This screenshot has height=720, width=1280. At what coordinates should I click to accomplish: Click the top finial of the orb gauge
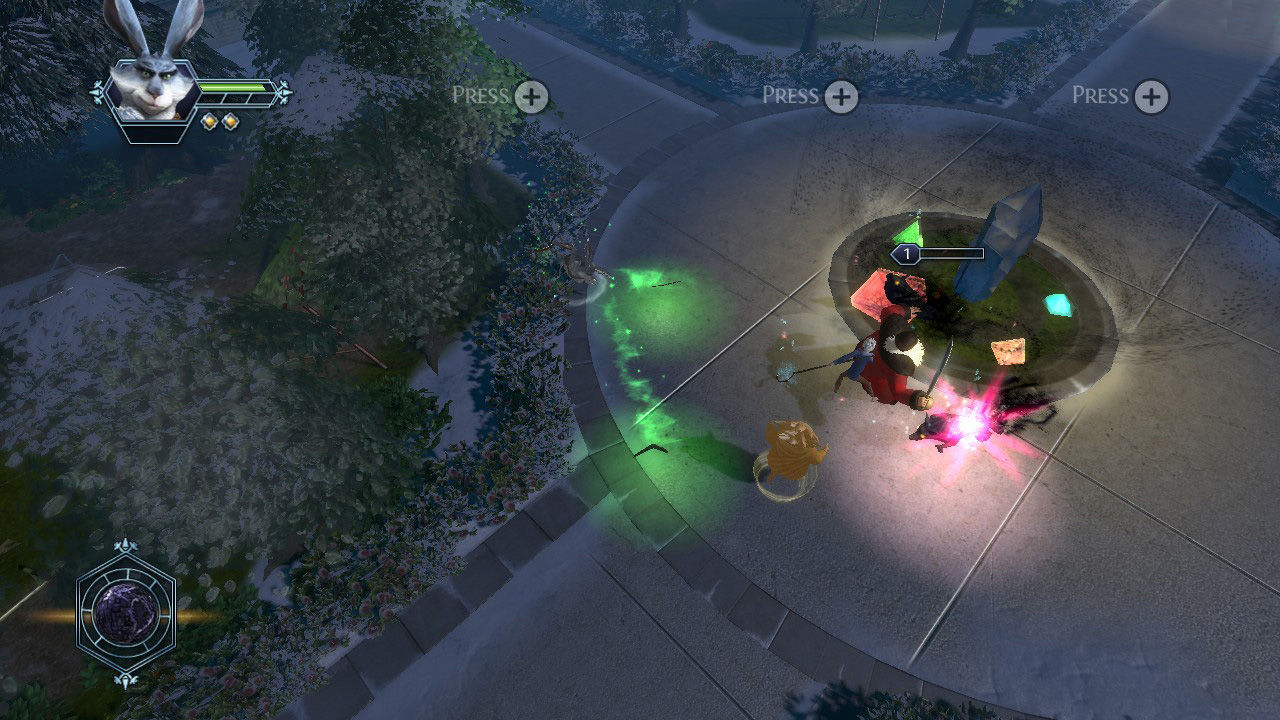[x=124, y=545]
